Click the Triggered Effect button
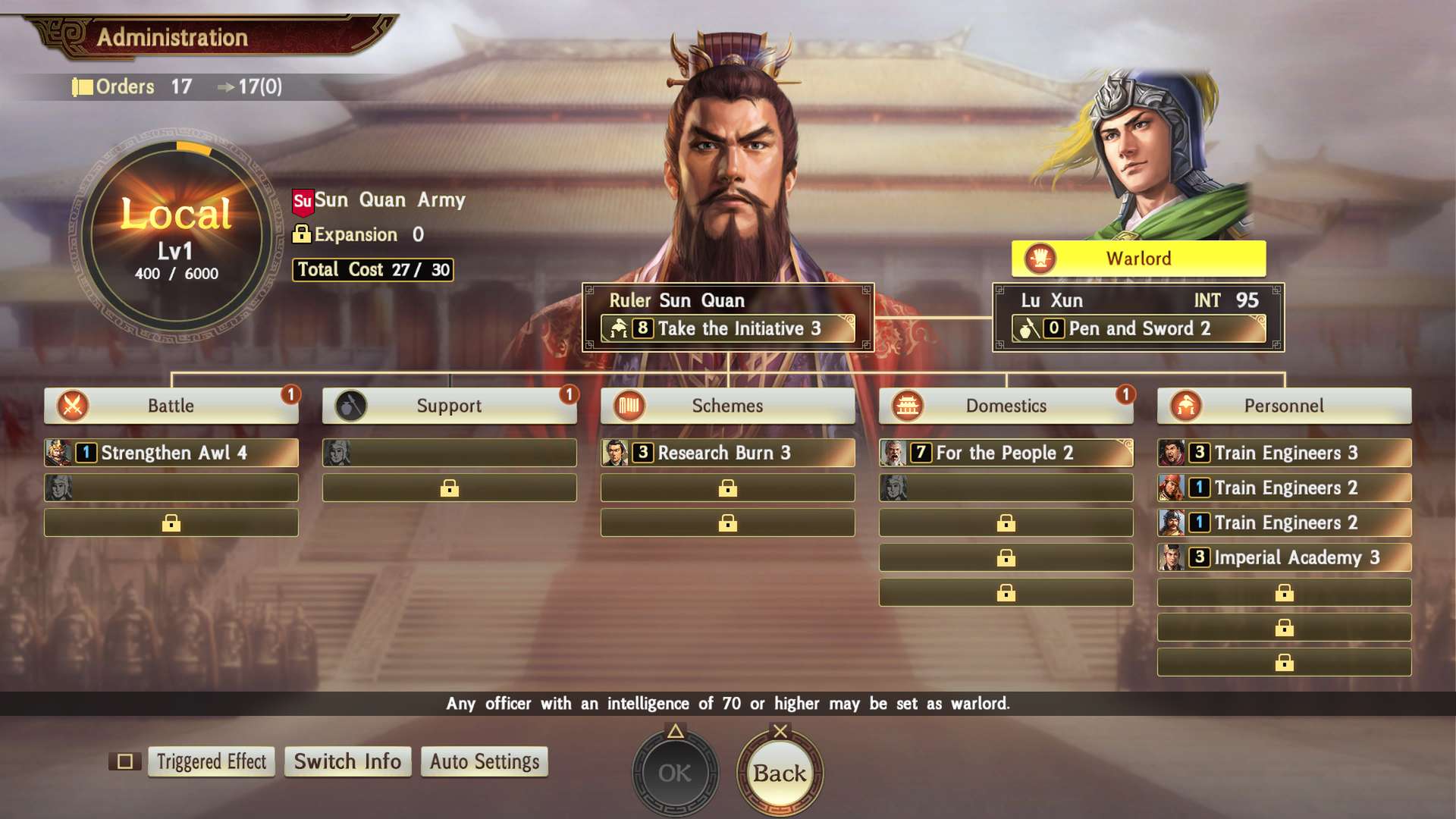This screenshot has height=819, width=1456. pos(211,761)
